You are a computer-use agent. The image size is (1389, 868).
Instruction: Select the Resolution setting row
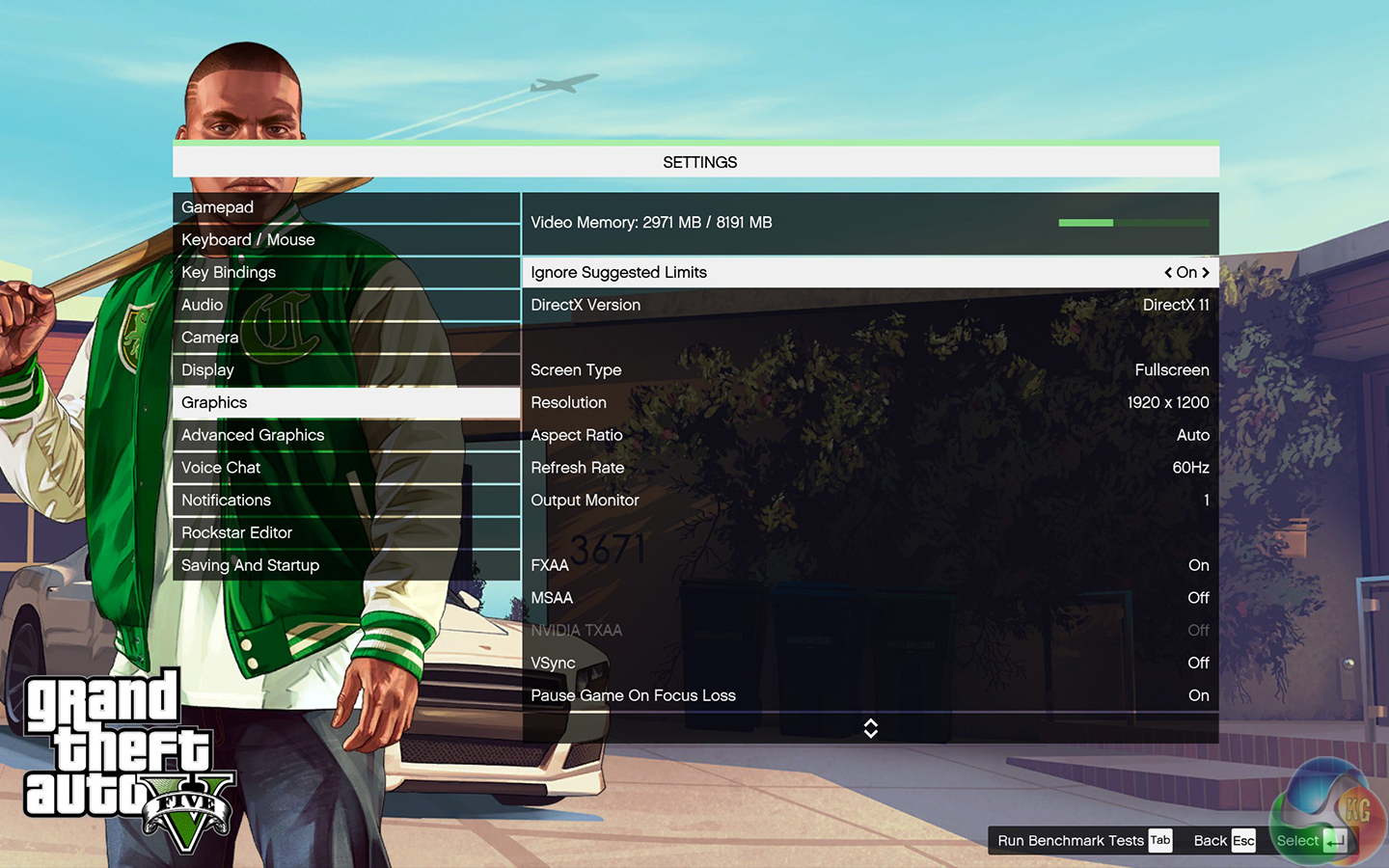[869, 403]
